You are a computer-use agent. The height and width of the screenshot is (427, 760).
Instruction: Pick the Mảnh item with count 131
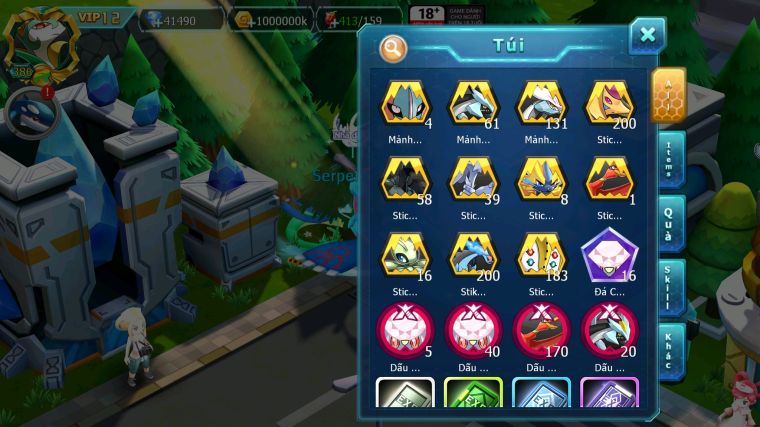point(541,104)
